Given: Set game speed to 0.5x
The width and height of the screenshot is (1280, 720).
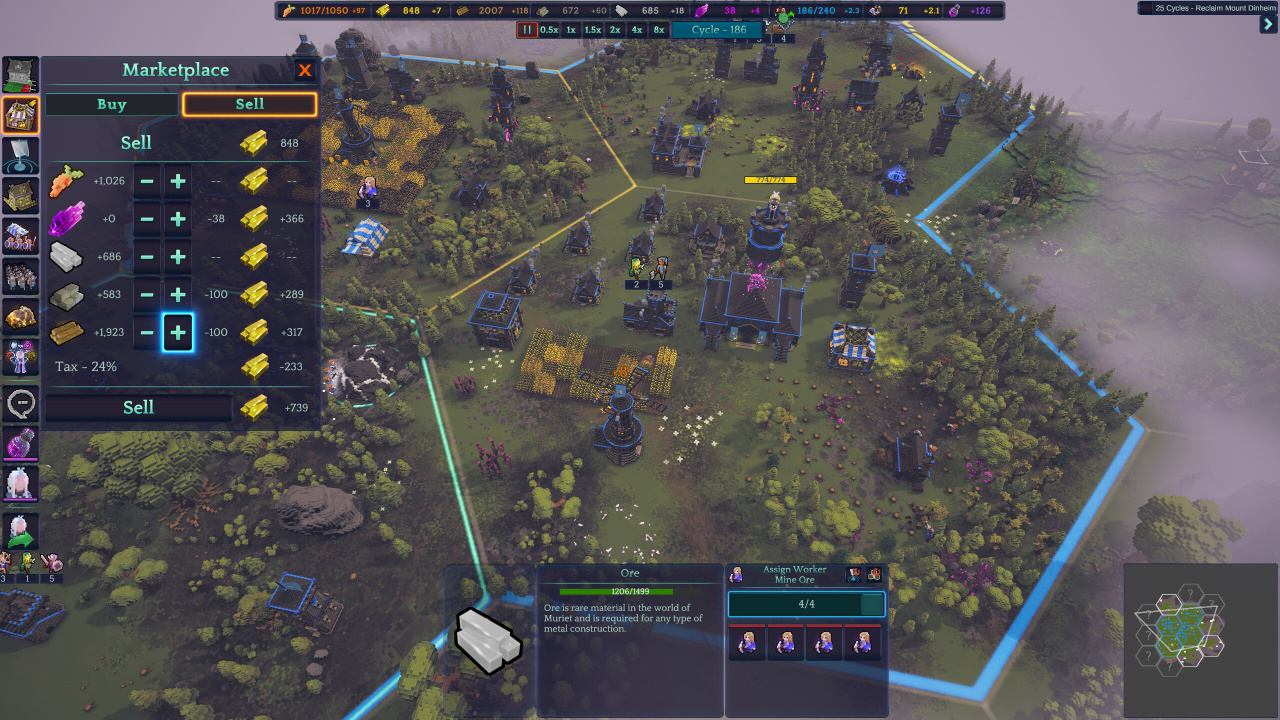Looking at the screenshot, I should coord(549,30).
